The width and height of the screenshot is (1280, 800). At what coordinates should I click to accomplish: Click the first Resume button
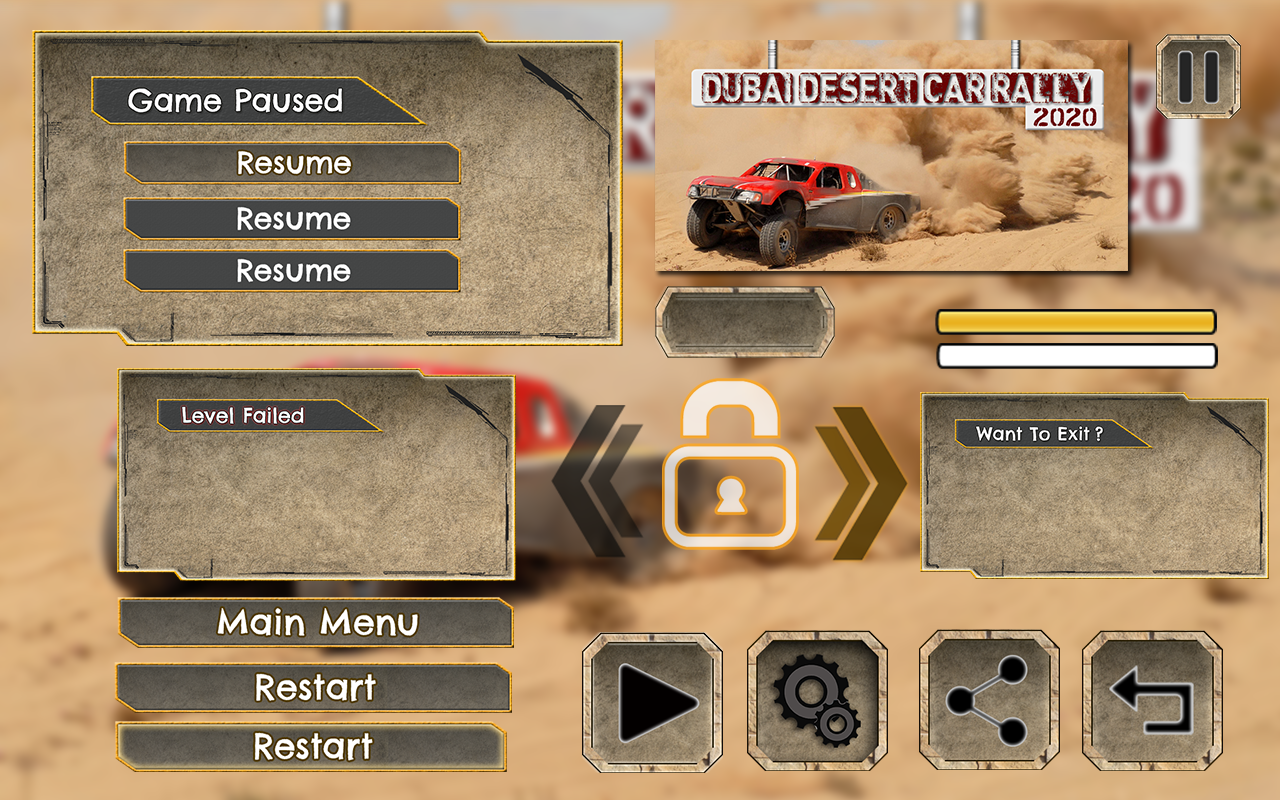[x=291, y=163]
